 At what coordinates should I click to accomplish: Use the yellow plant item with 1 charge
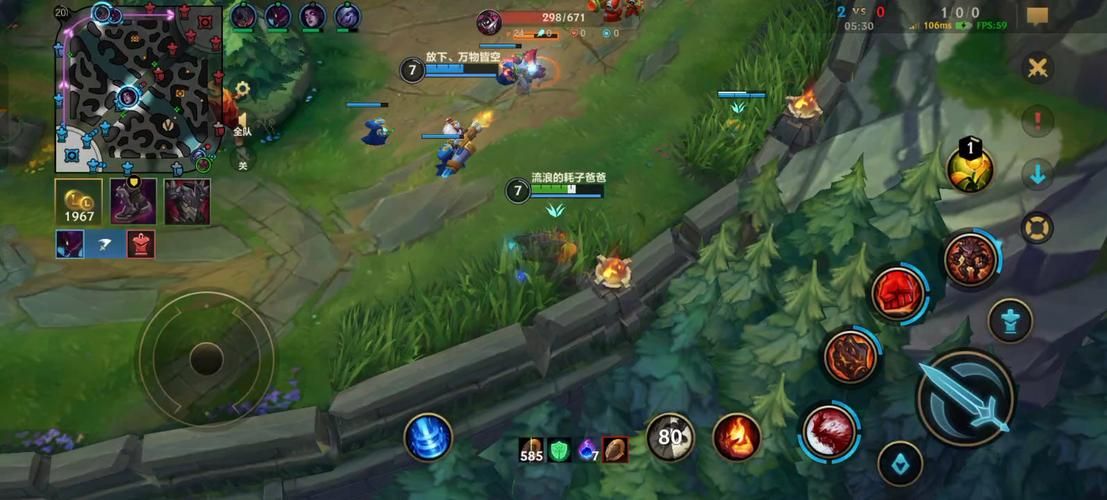click(969, 168)
